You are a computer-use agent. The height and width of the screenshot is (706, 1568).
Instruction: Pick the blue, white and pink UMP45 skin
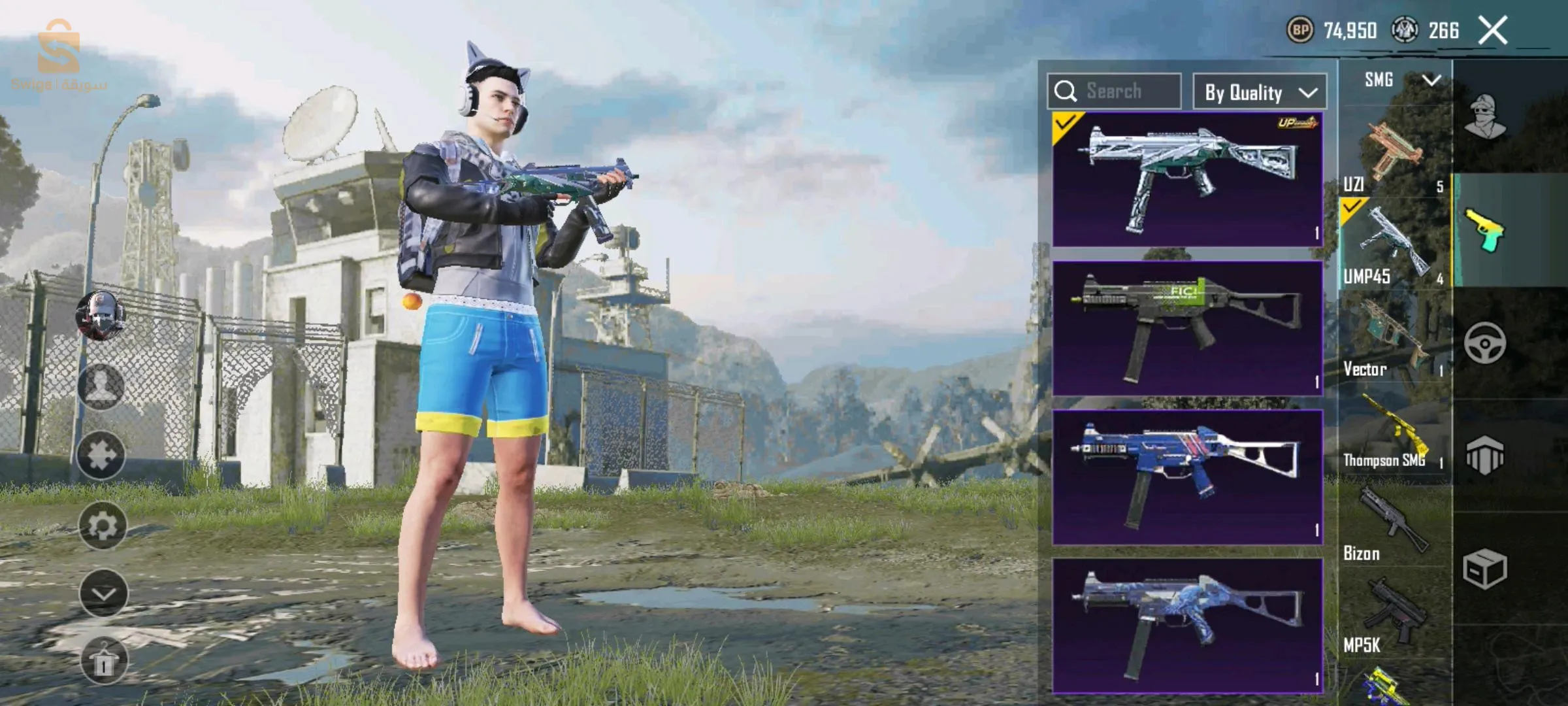point(1187,477)
